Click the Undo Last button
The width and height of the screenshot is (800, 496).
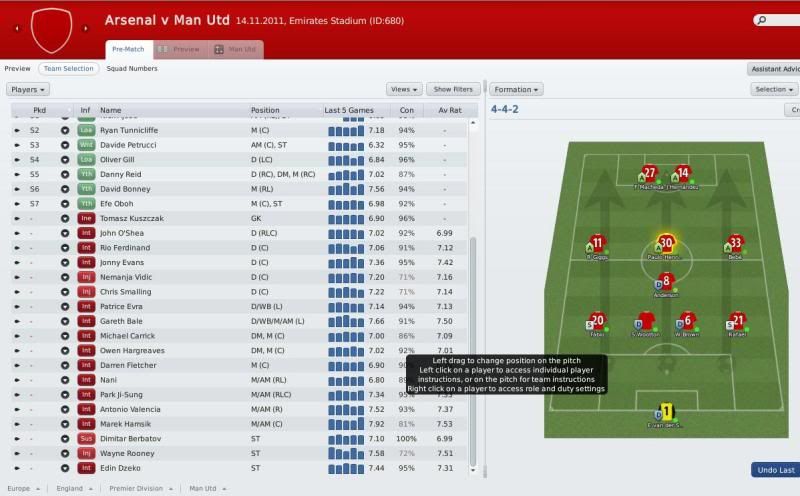(775, 470)
